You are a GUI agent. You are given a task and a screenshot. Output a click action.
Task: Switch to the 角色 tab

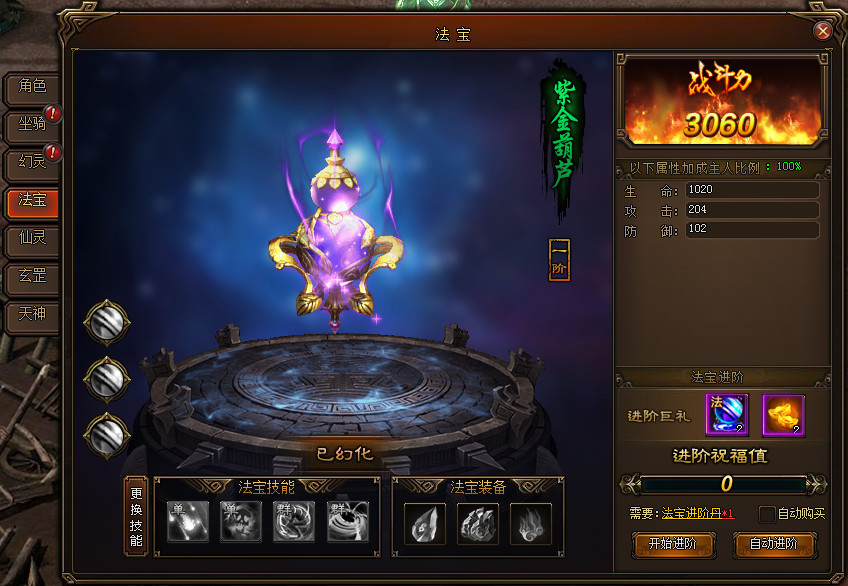[x=33, y=87]
